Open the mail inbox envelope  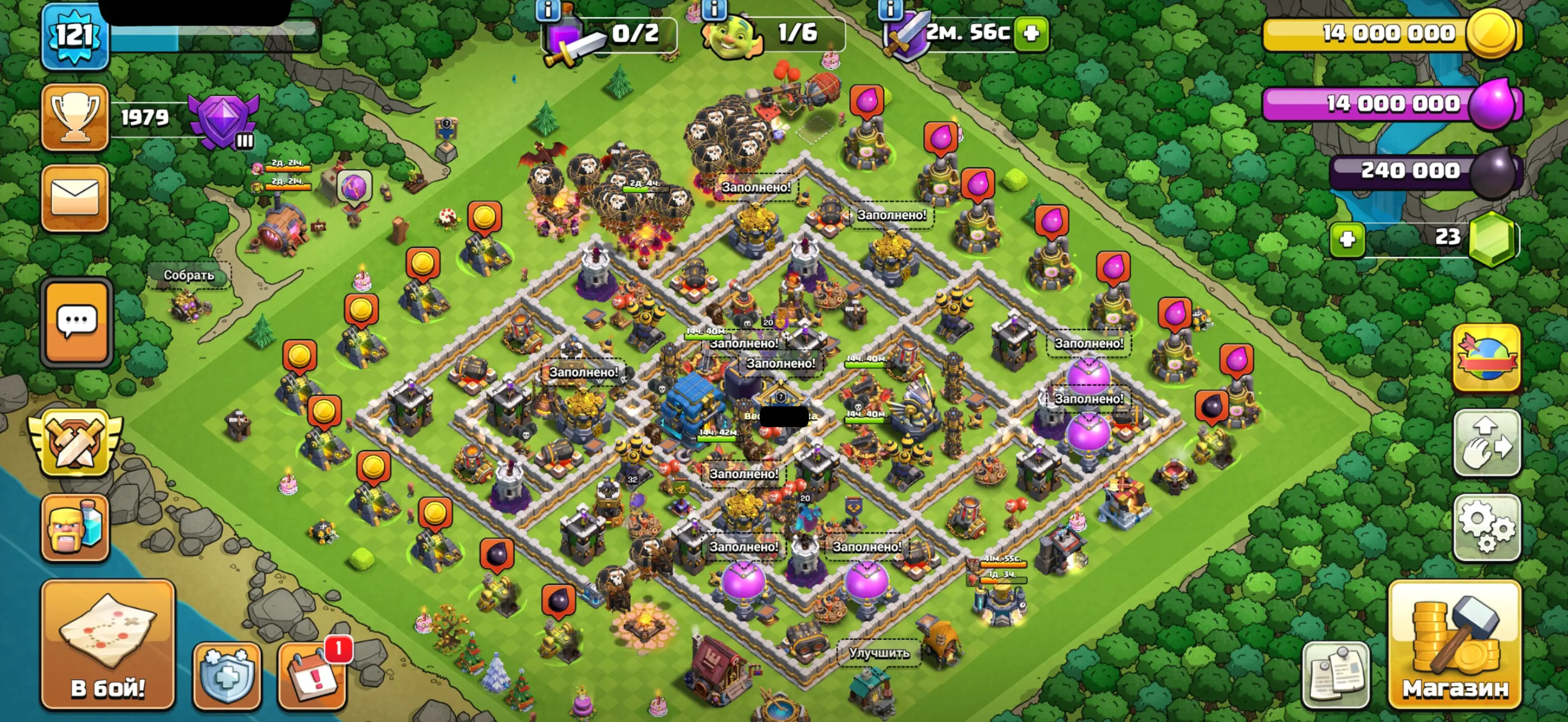[x=75, y=198]
